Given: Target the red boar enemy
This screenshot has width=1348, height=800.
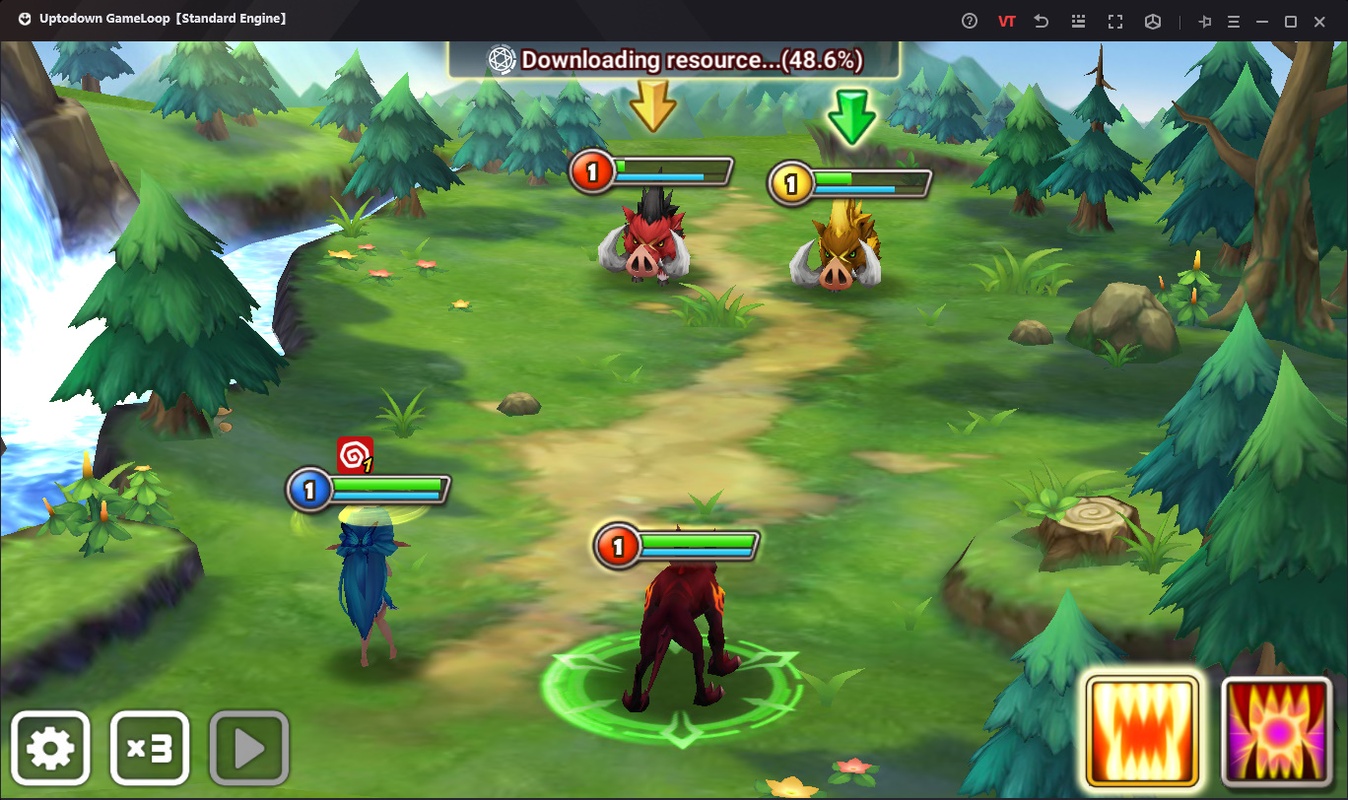Looking at the screenshot, I should click(643, 246).
